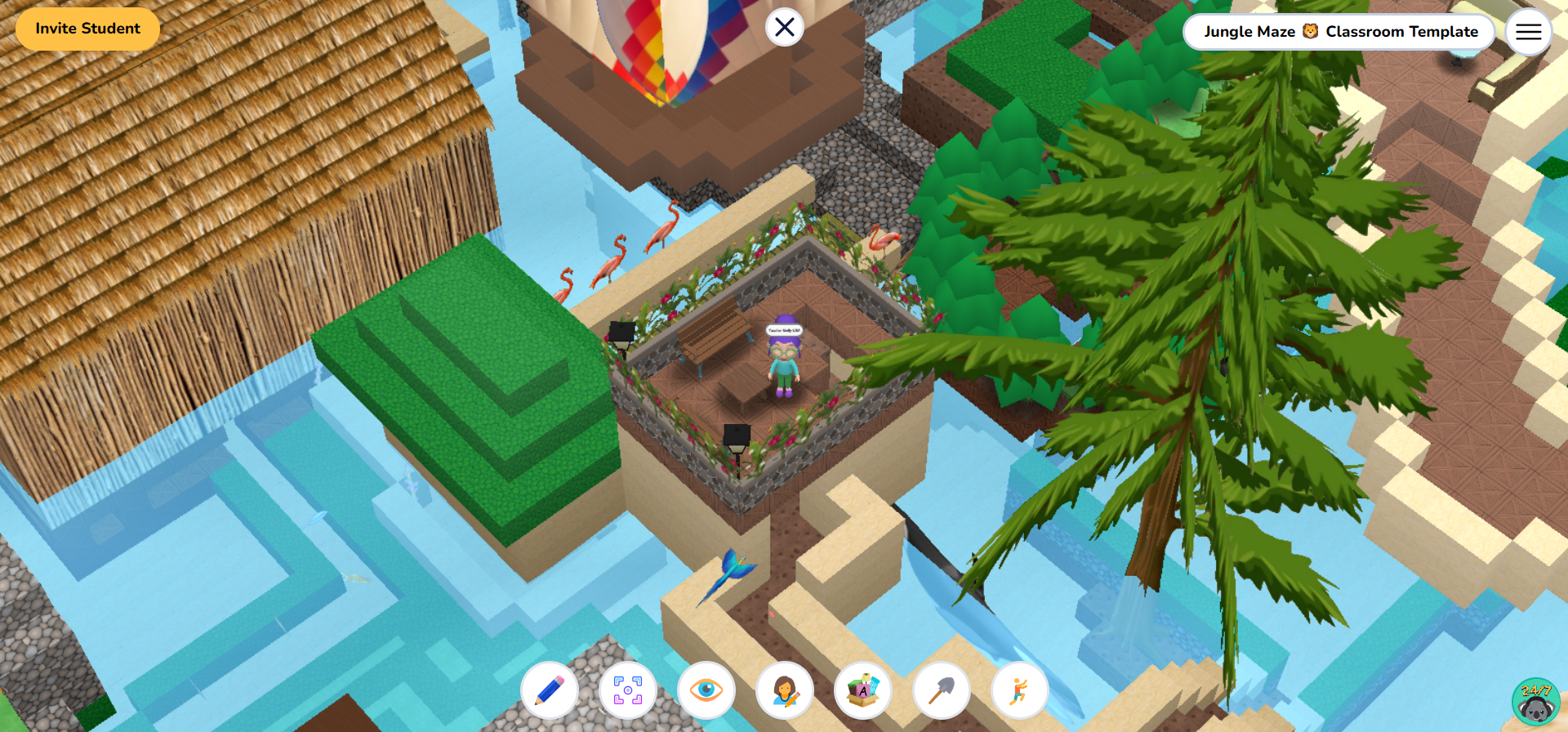Dismiss overlay with the X button

pos(783,27)
